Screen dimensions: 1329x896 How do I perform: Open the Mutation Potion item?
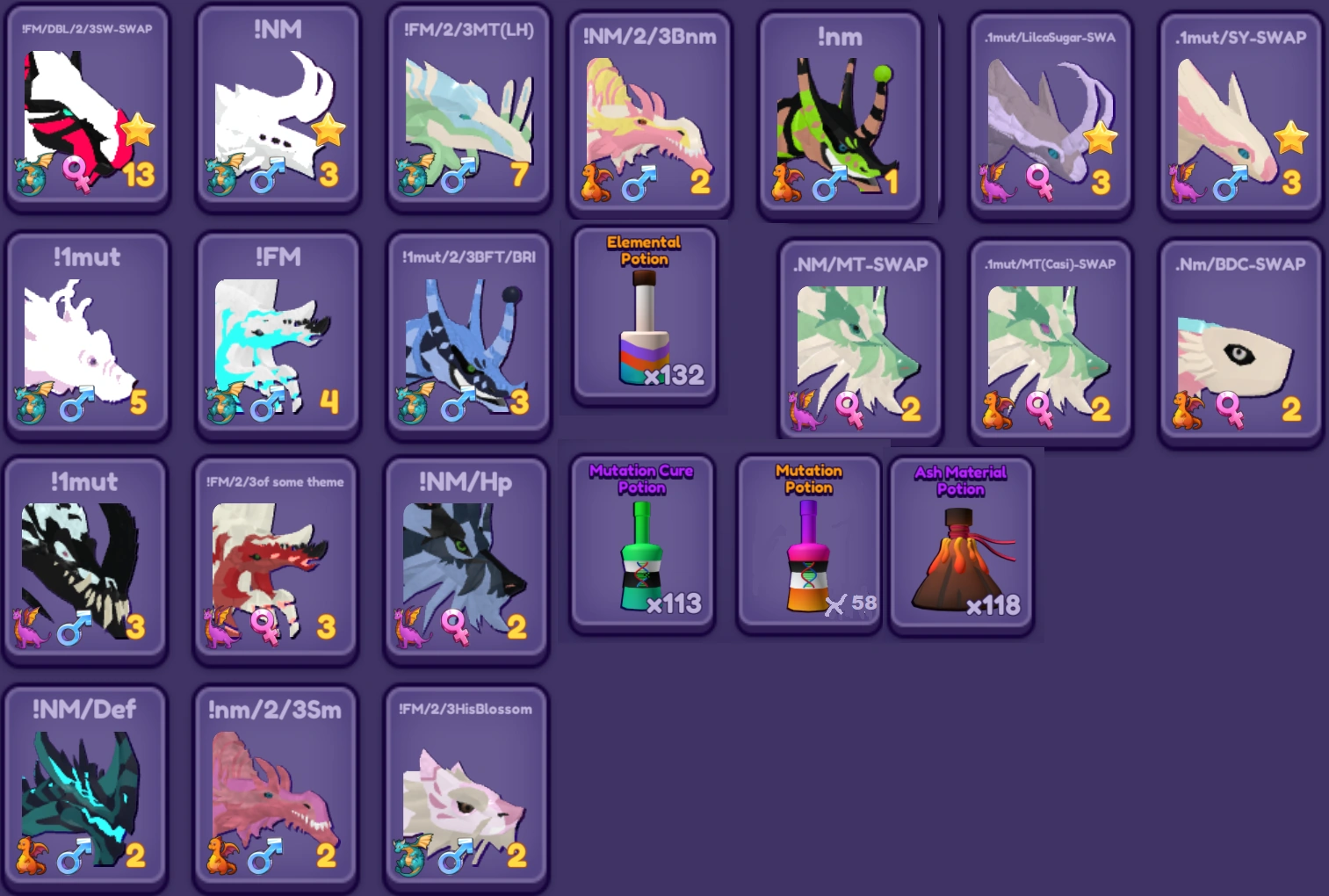coord(806,545)
